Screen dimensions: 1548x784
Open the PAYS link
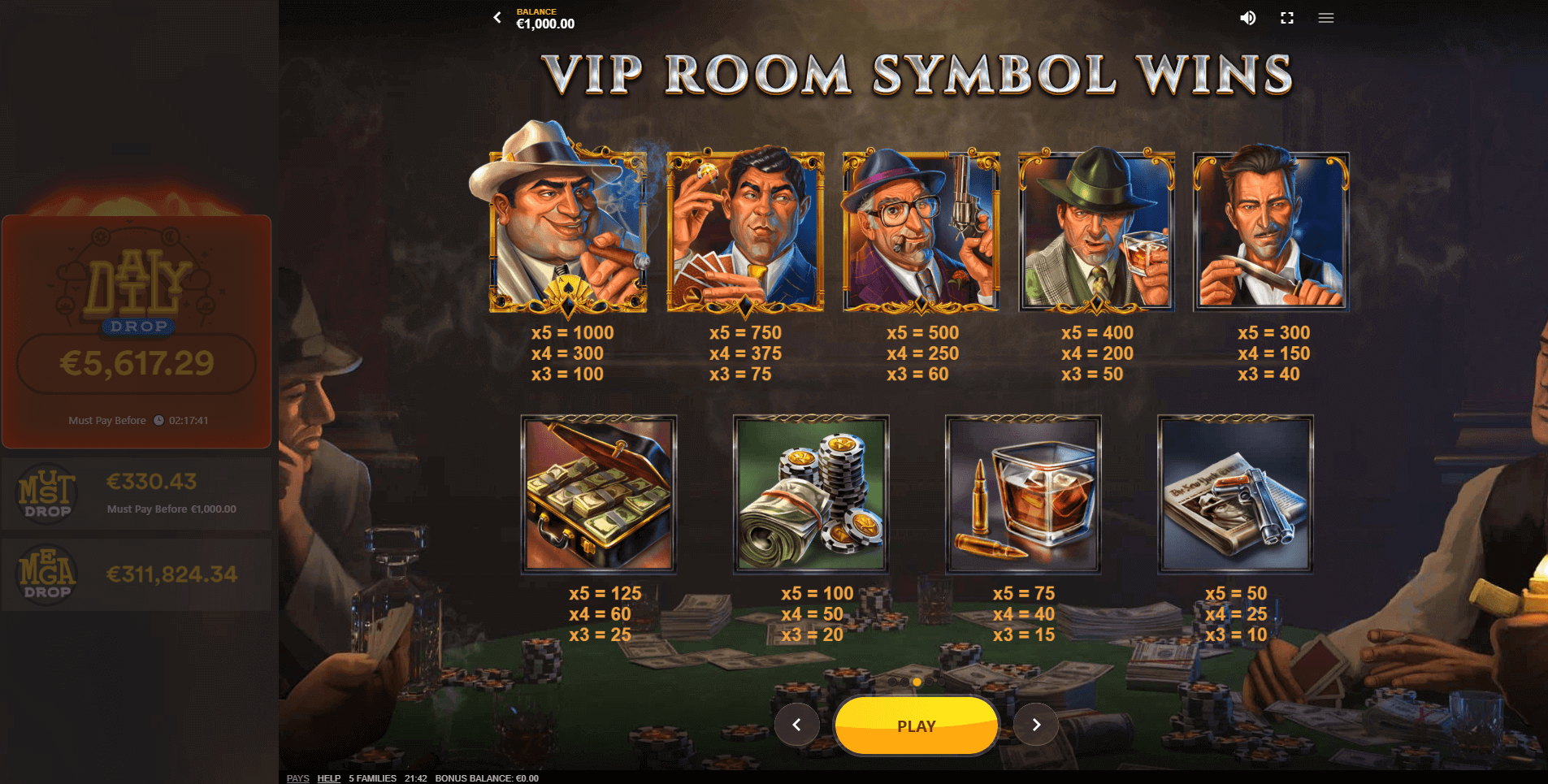click(297, 778)
